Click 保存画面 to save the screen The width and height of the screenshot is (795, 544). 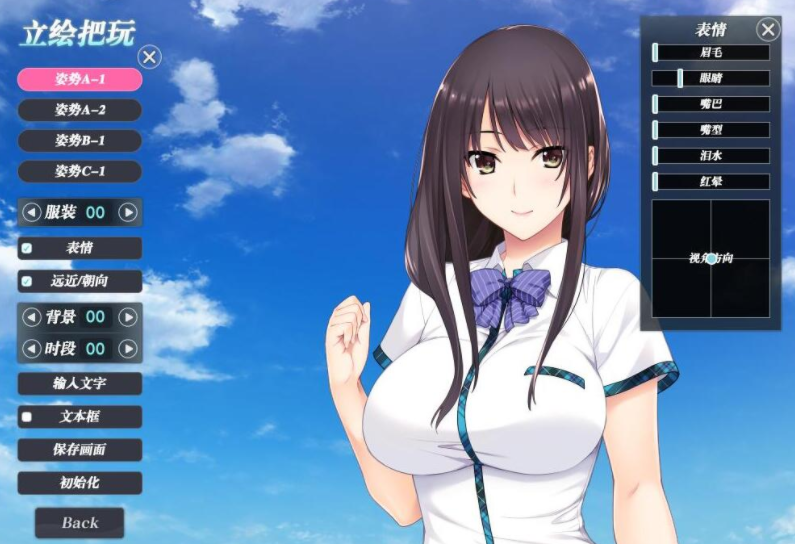click(x=80, y=450)
